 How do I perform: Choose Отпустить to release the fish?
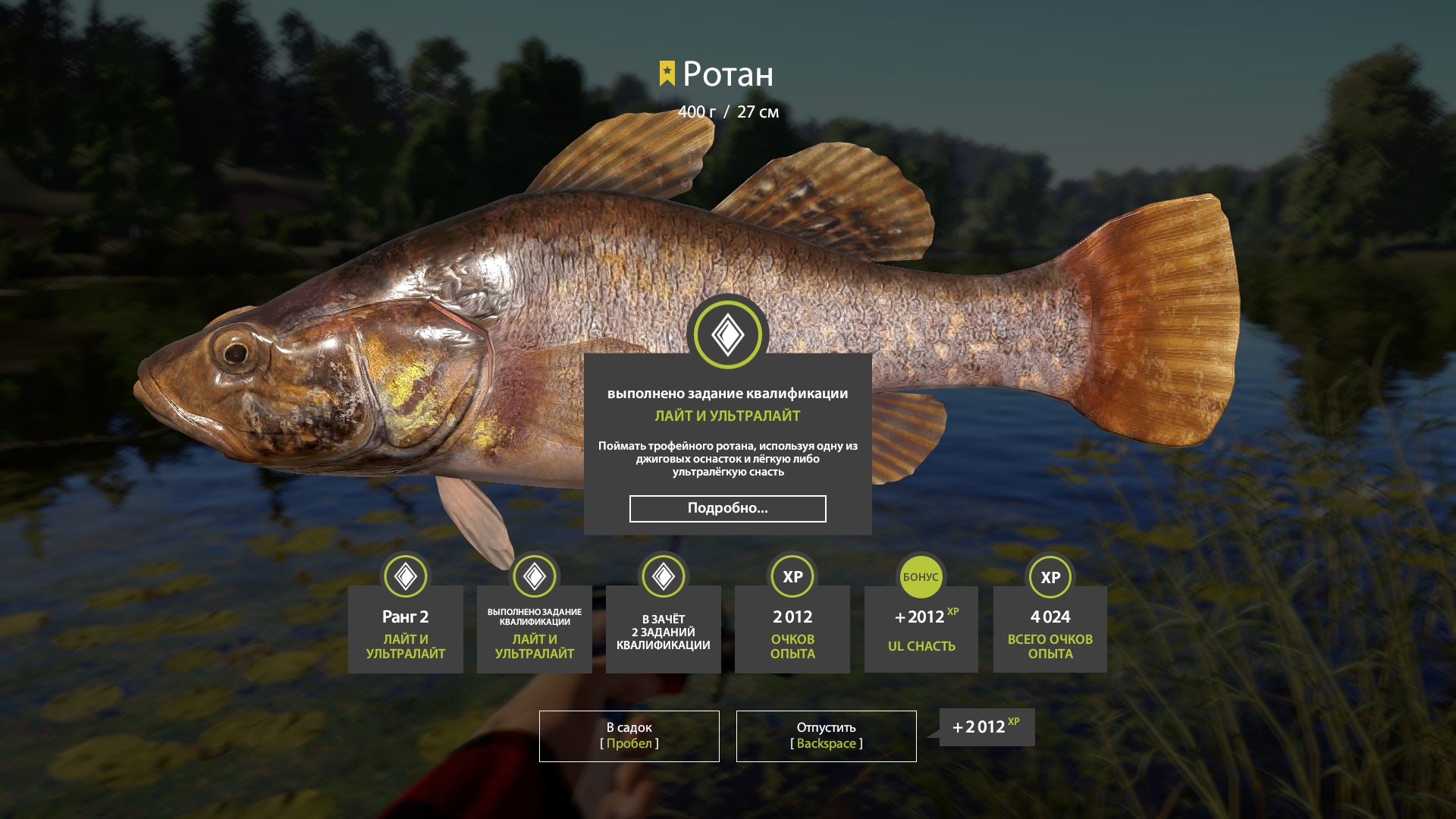[x=826, y=736]
